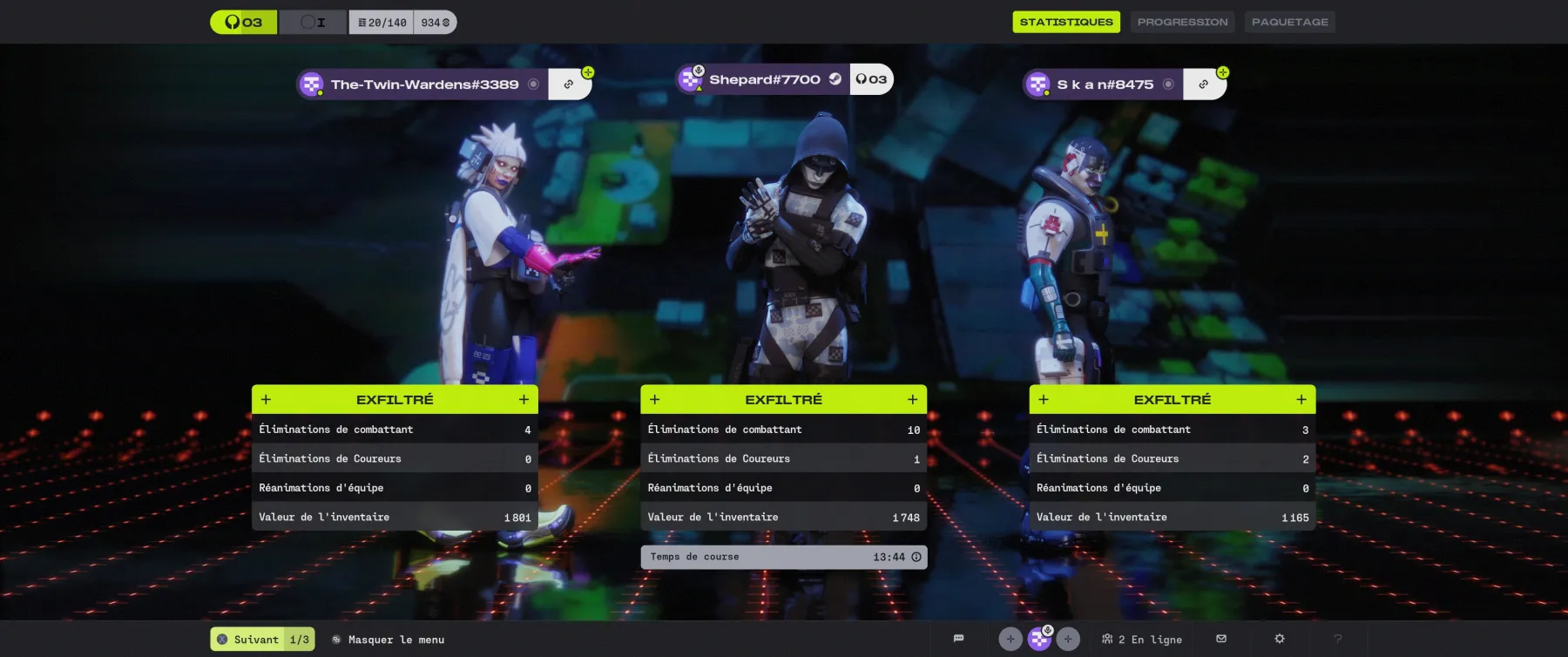Click the plus on the middle EXFILTRÉ banner
Image resolution: width=1568 pixels, height=657 pixels.
click(x=912, y=398)
